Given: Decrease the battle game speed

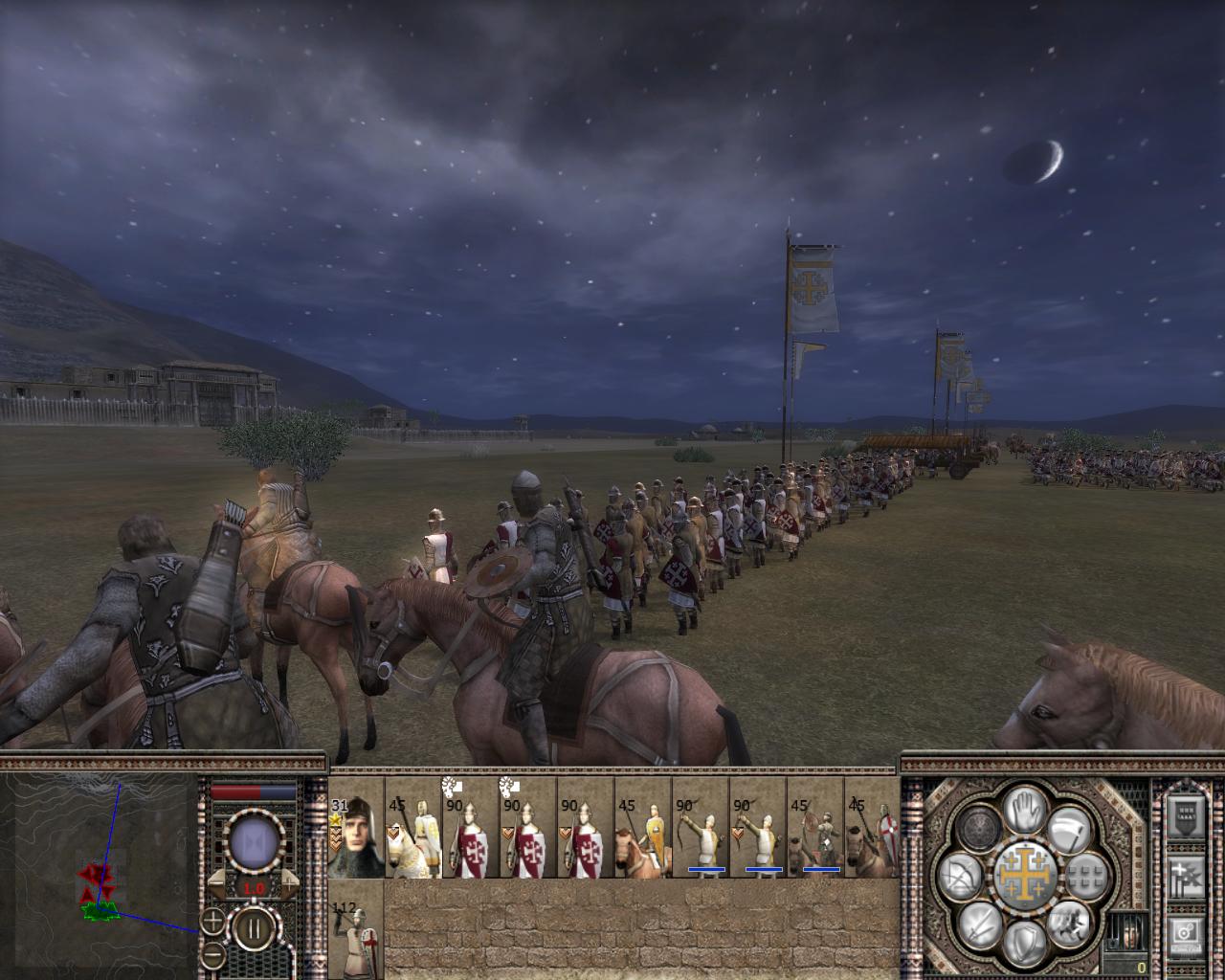Looking at the screenshot, I should click(x=218, y=884).
